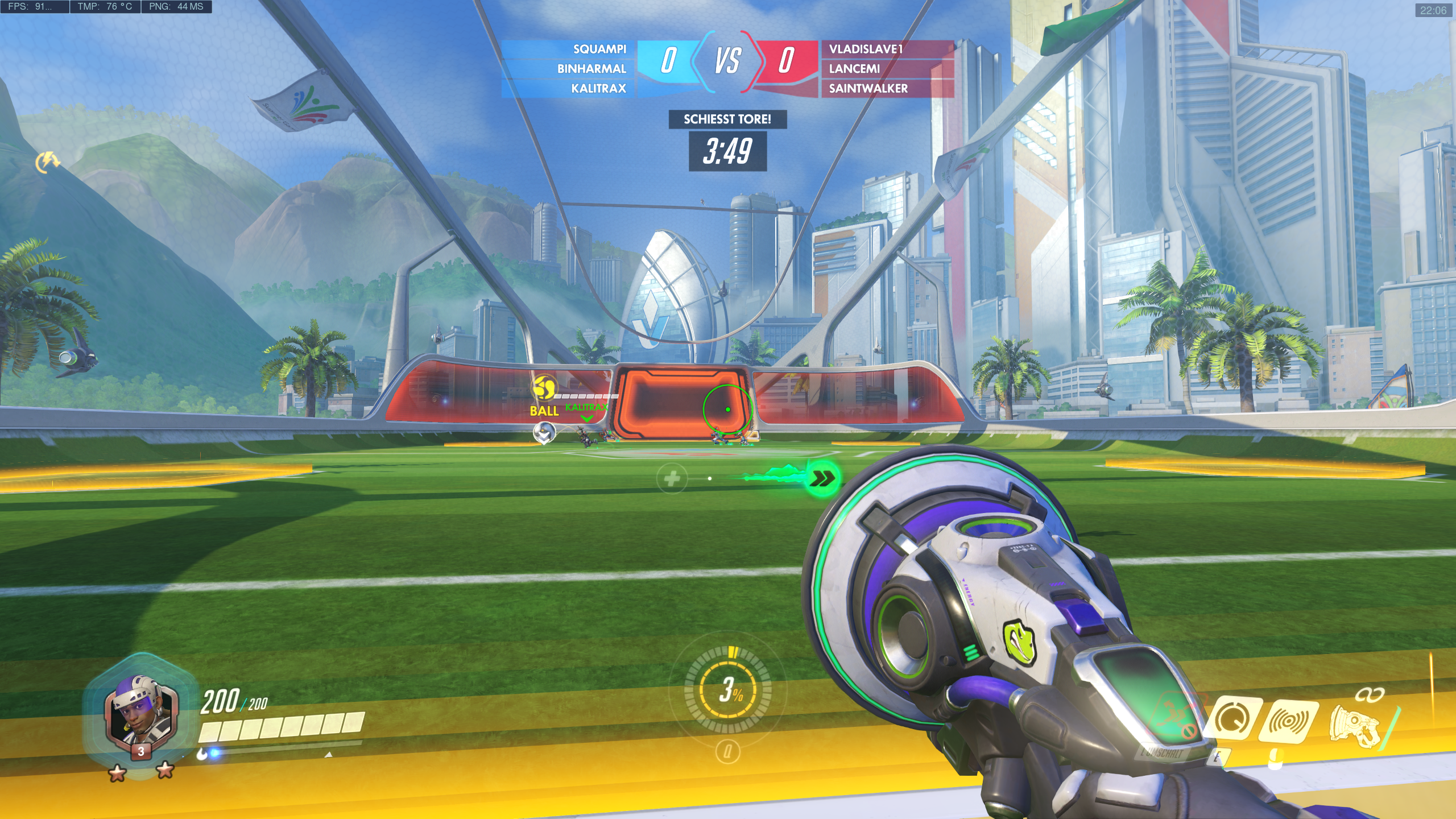Select player SQUAMPI in the scoreboard

click(x=599, y=49)
